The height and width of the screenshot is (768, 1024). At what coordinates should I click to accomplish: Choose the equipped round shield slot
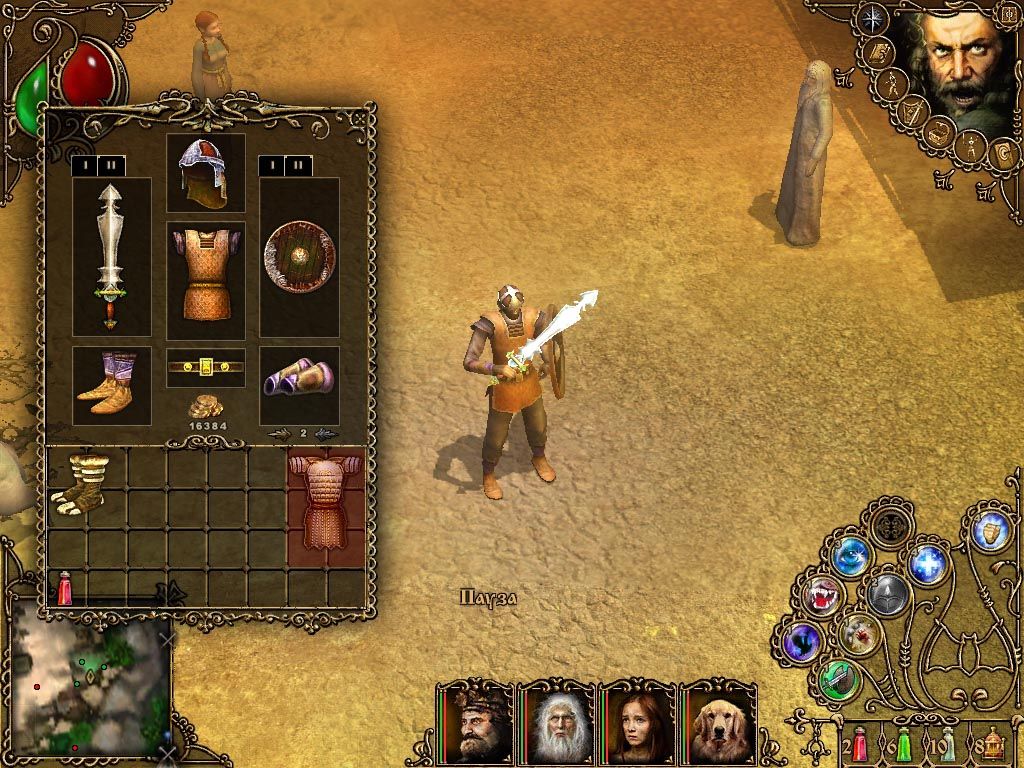pyautogui.click(x=299, y=256)
